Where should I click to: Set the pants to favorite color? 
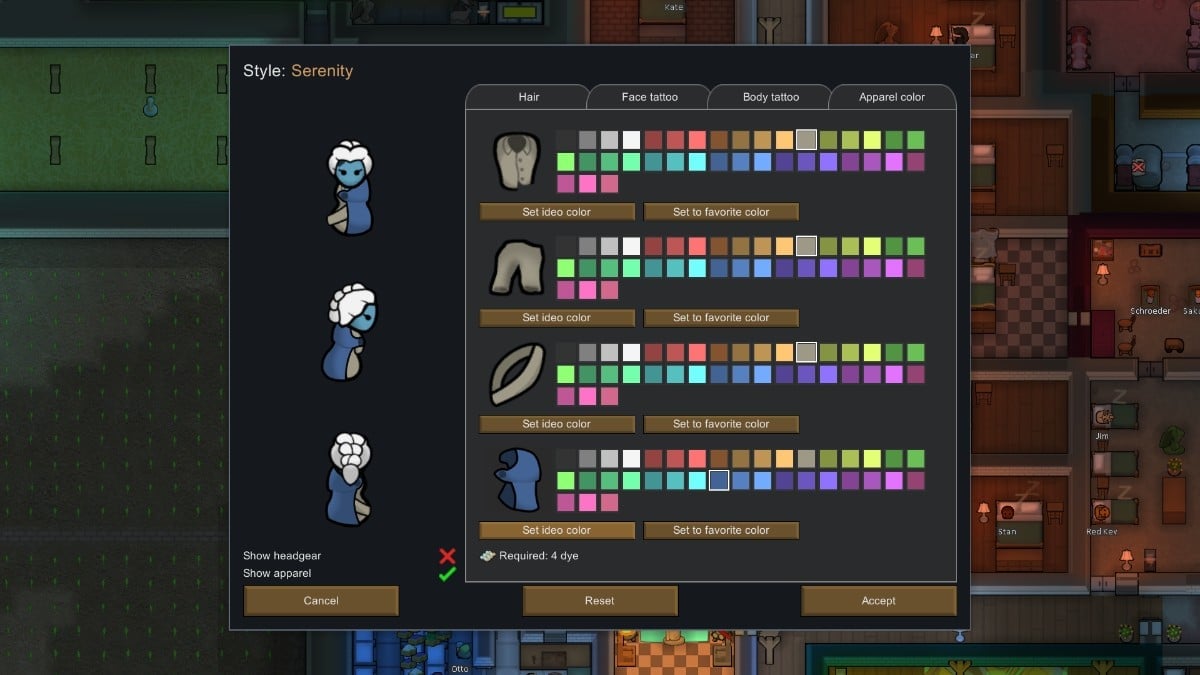[x=721, y=318]
